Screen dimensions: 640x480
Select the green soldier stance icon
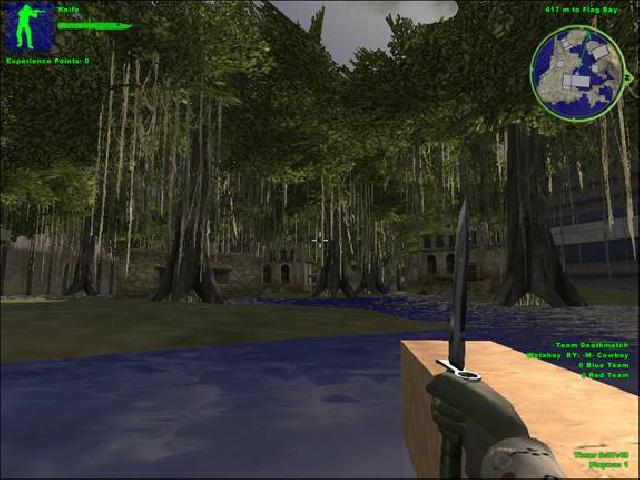[29, 27]
